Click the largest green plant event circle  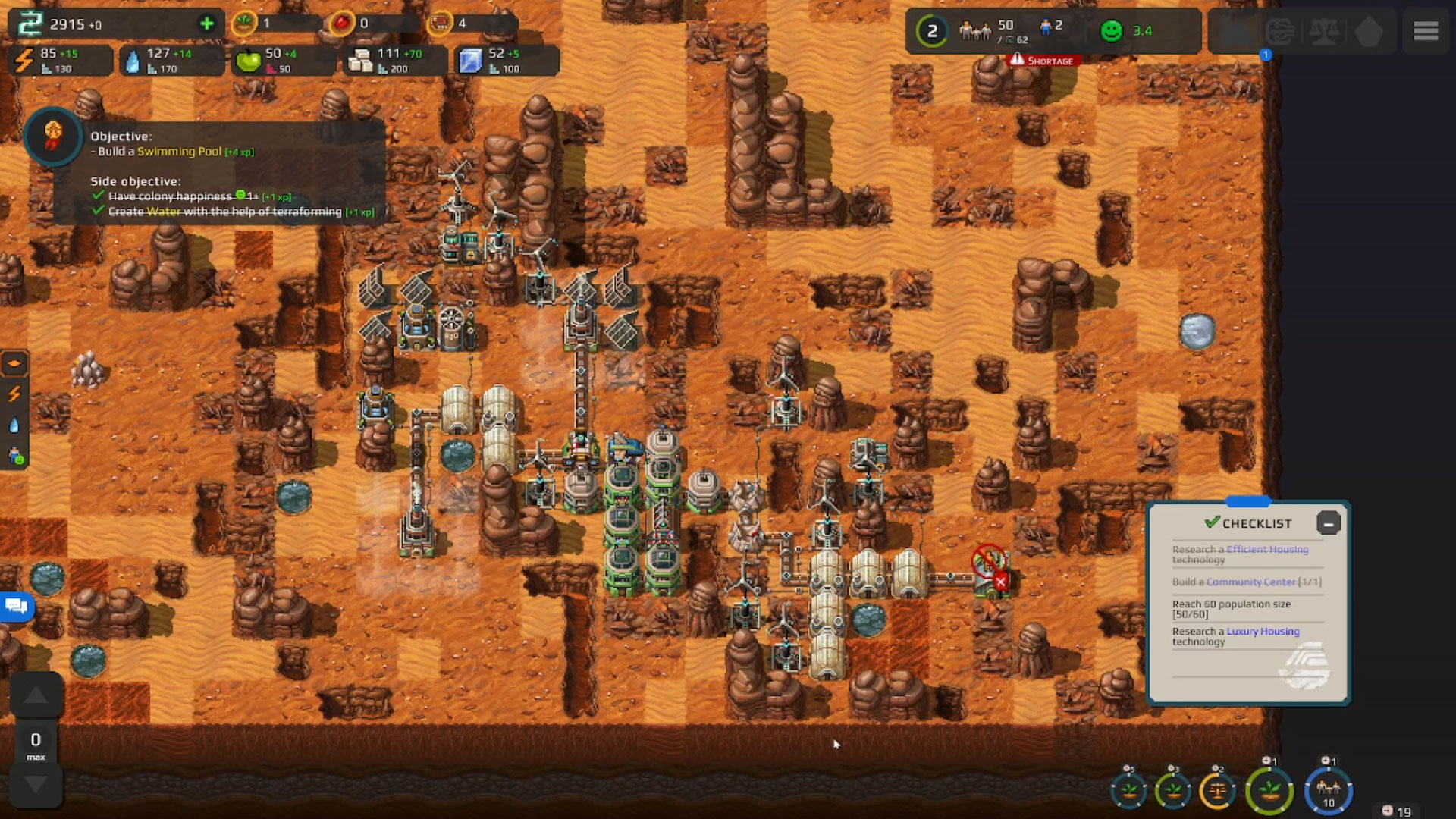(x=1269, y=791)
